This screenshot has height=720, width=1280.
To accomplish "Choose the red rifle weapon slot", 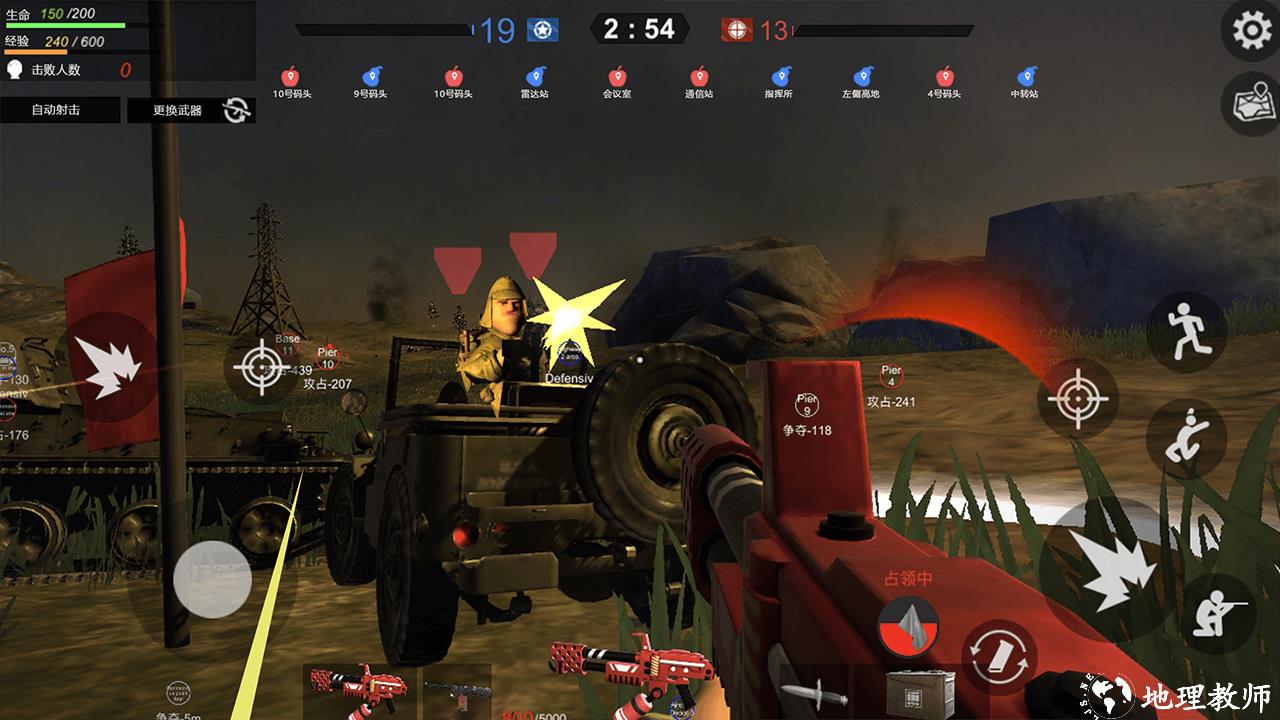I will [x=358, y=688].
